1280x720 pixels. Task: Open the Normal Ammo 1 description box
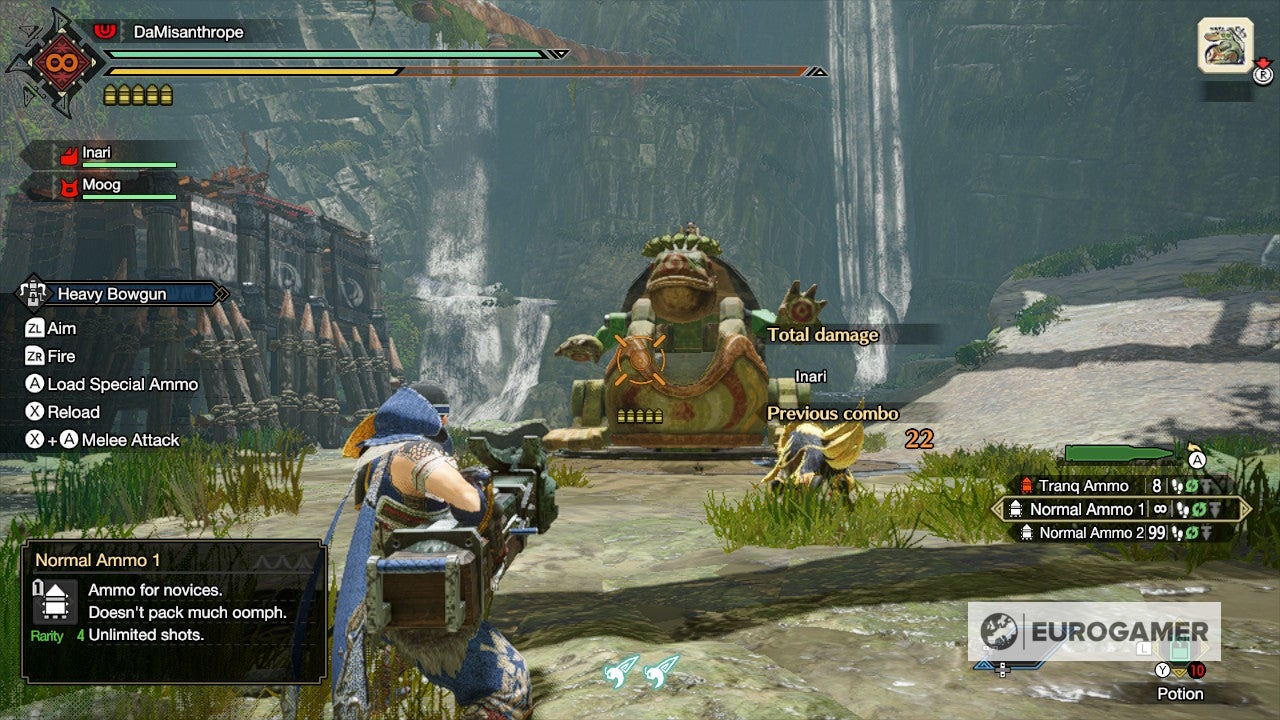pos(174,612)
